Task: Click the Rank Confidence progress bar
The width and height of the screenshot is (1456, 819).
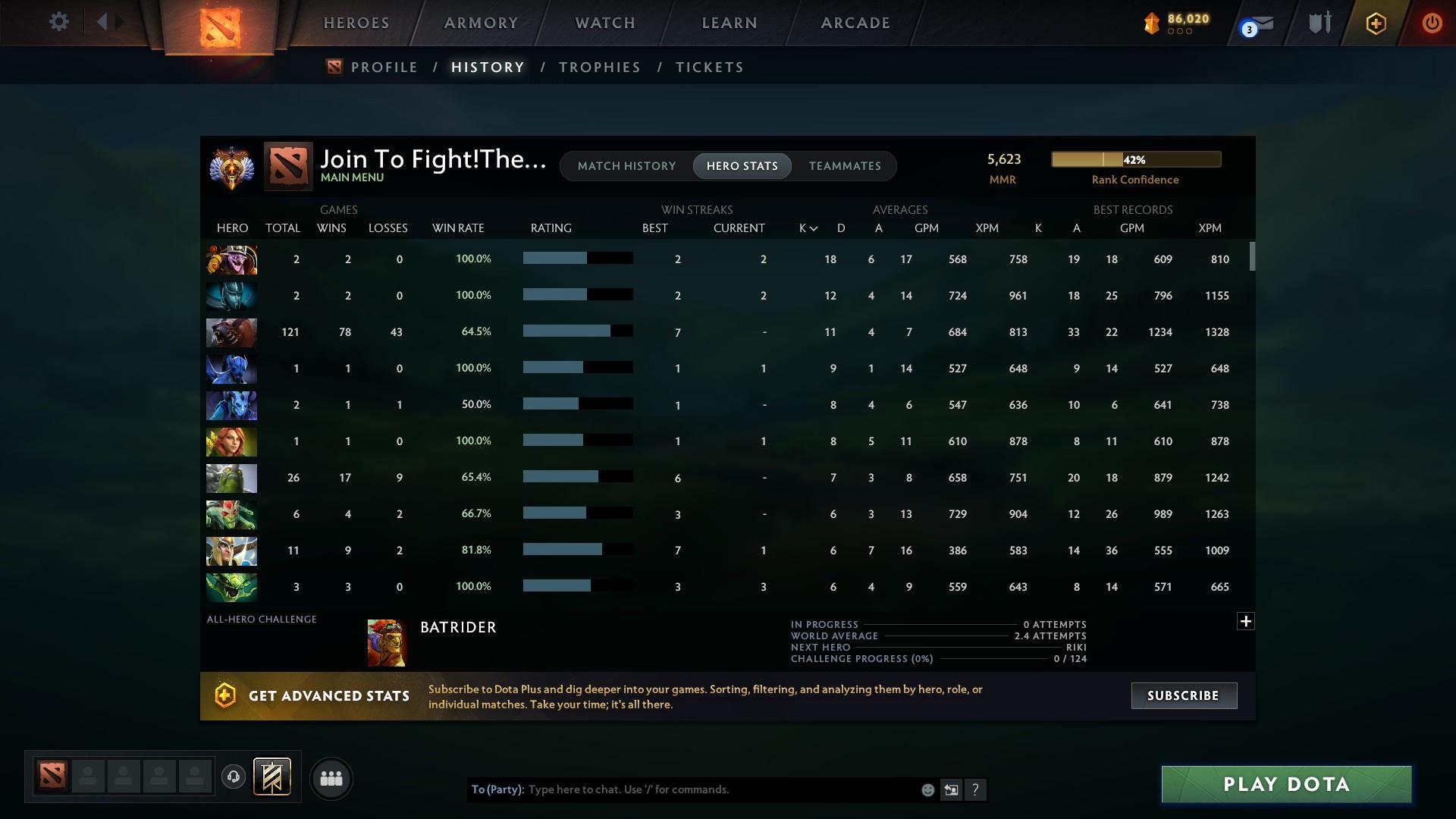Action: [x=1135, y=159]
